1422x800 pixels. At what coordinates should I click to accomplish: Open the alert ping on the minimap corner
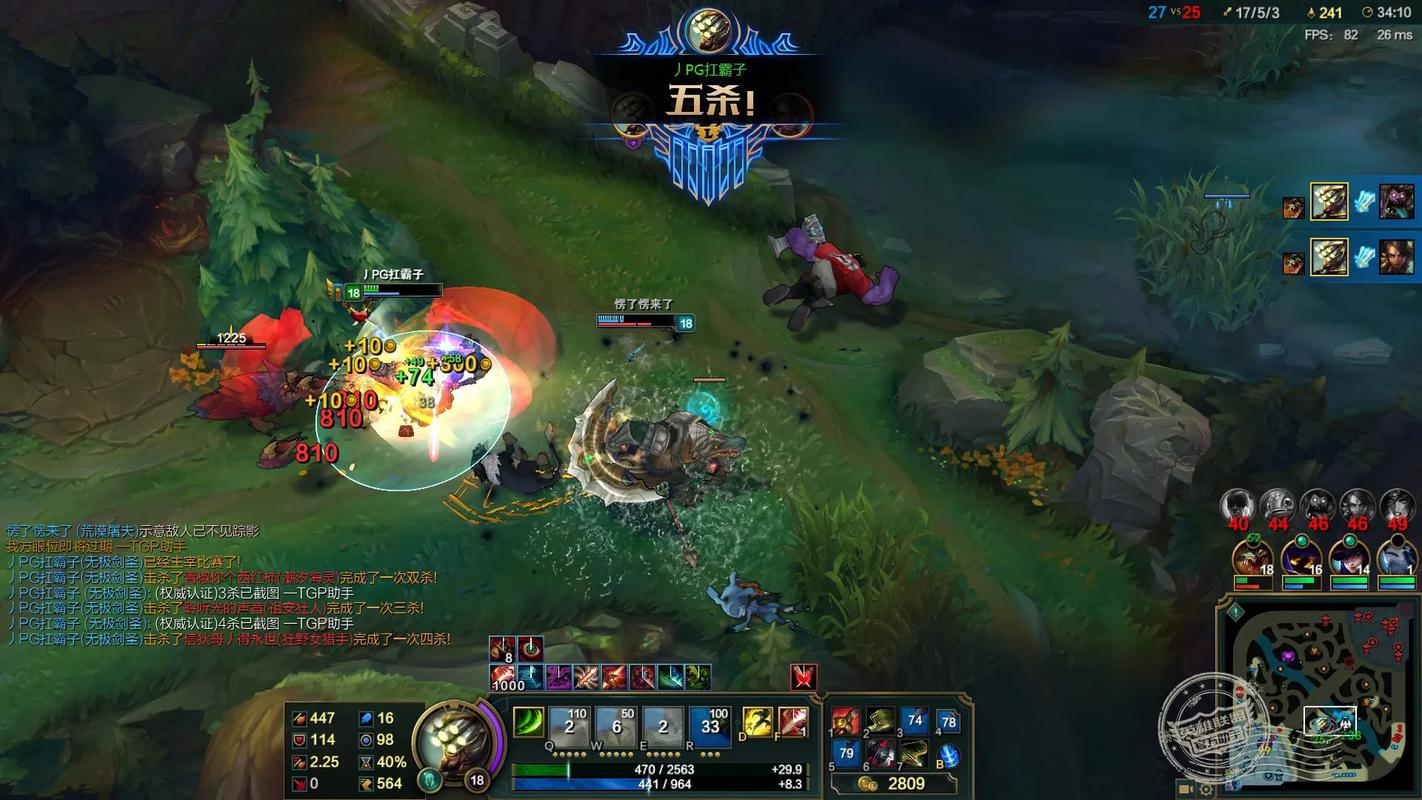pyautogui.click(x=1236, y=611)
